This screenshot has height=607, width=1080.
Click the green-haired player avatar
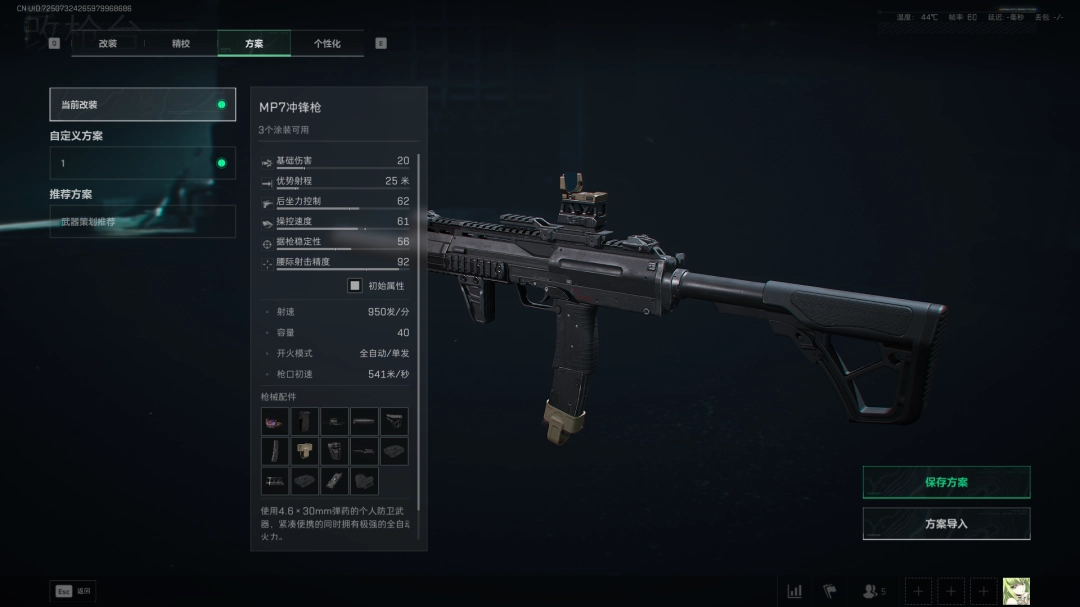1016,591
